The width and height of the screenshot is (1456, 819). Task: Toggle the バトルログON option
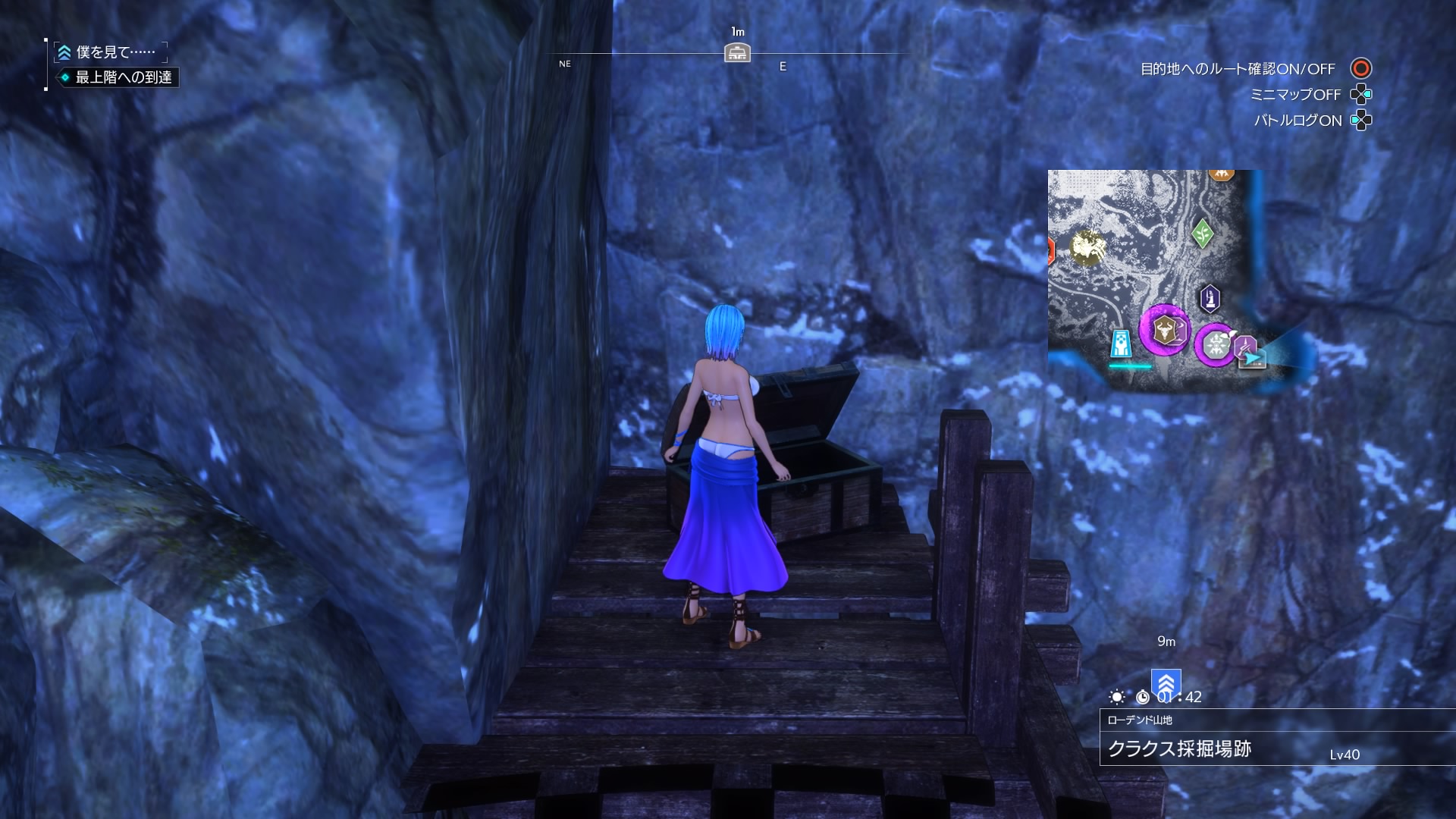pyautogui.click(x=1298, y=121)
